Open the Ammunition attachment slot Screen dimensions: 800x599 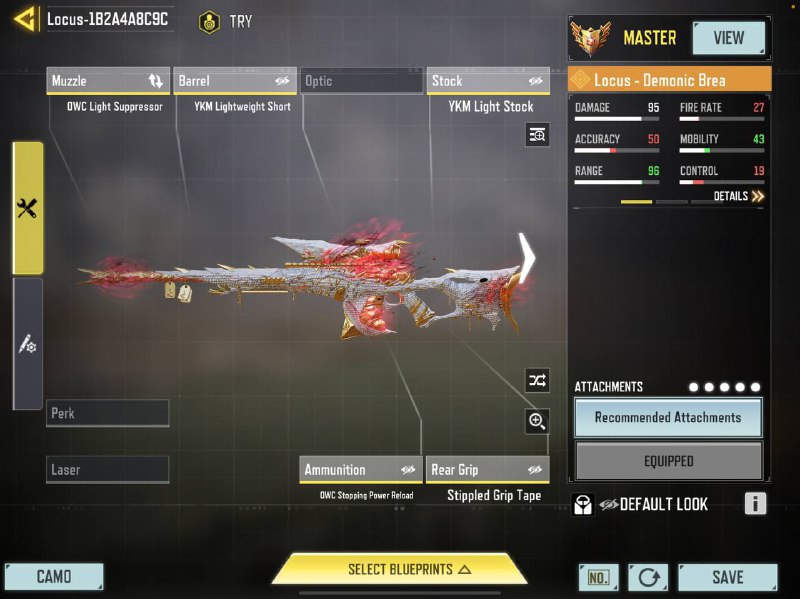pyautogui.click(x=360, y=469)
